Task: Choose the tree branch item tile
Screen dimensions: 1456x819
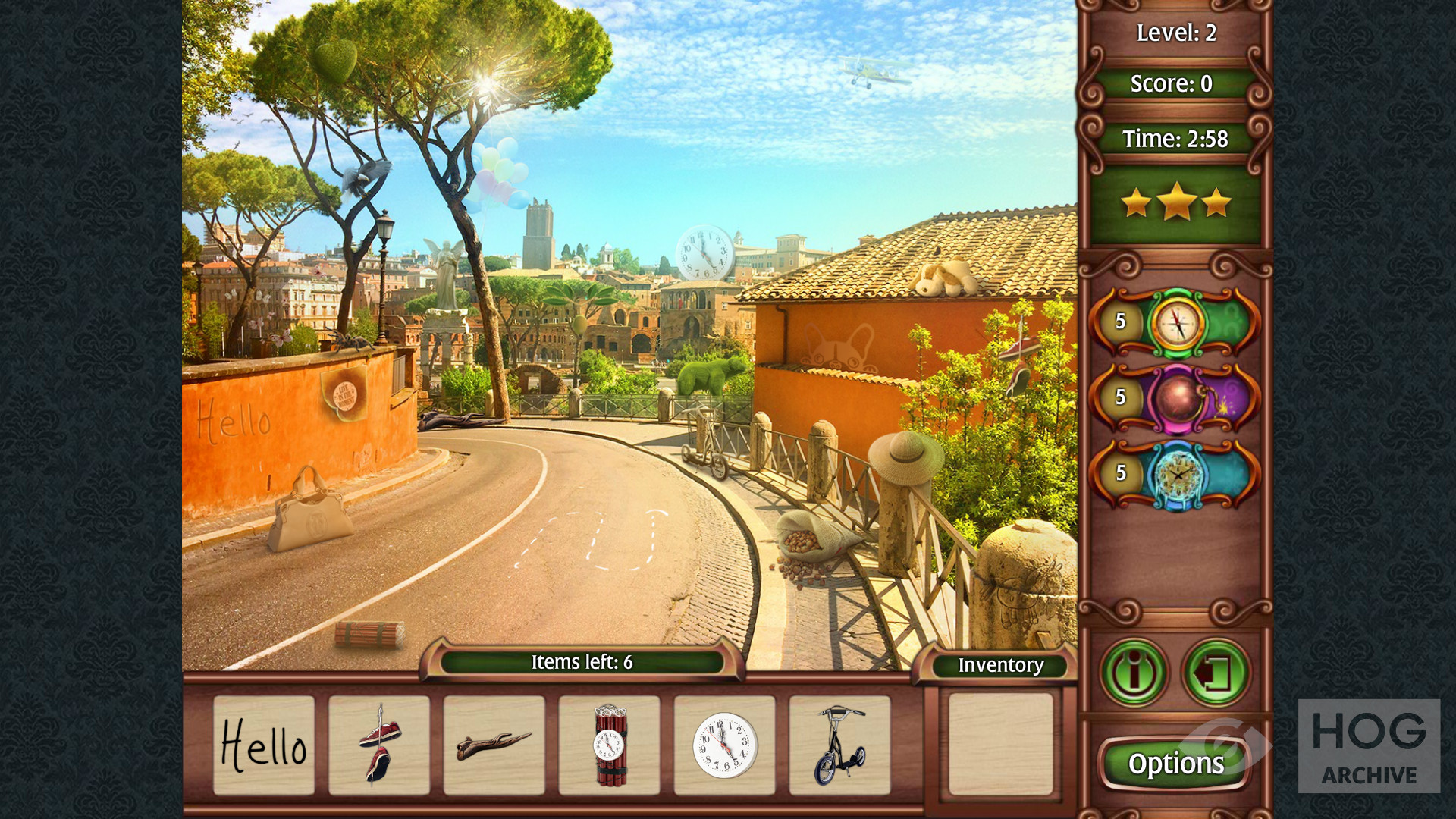Action: point(494,745)
